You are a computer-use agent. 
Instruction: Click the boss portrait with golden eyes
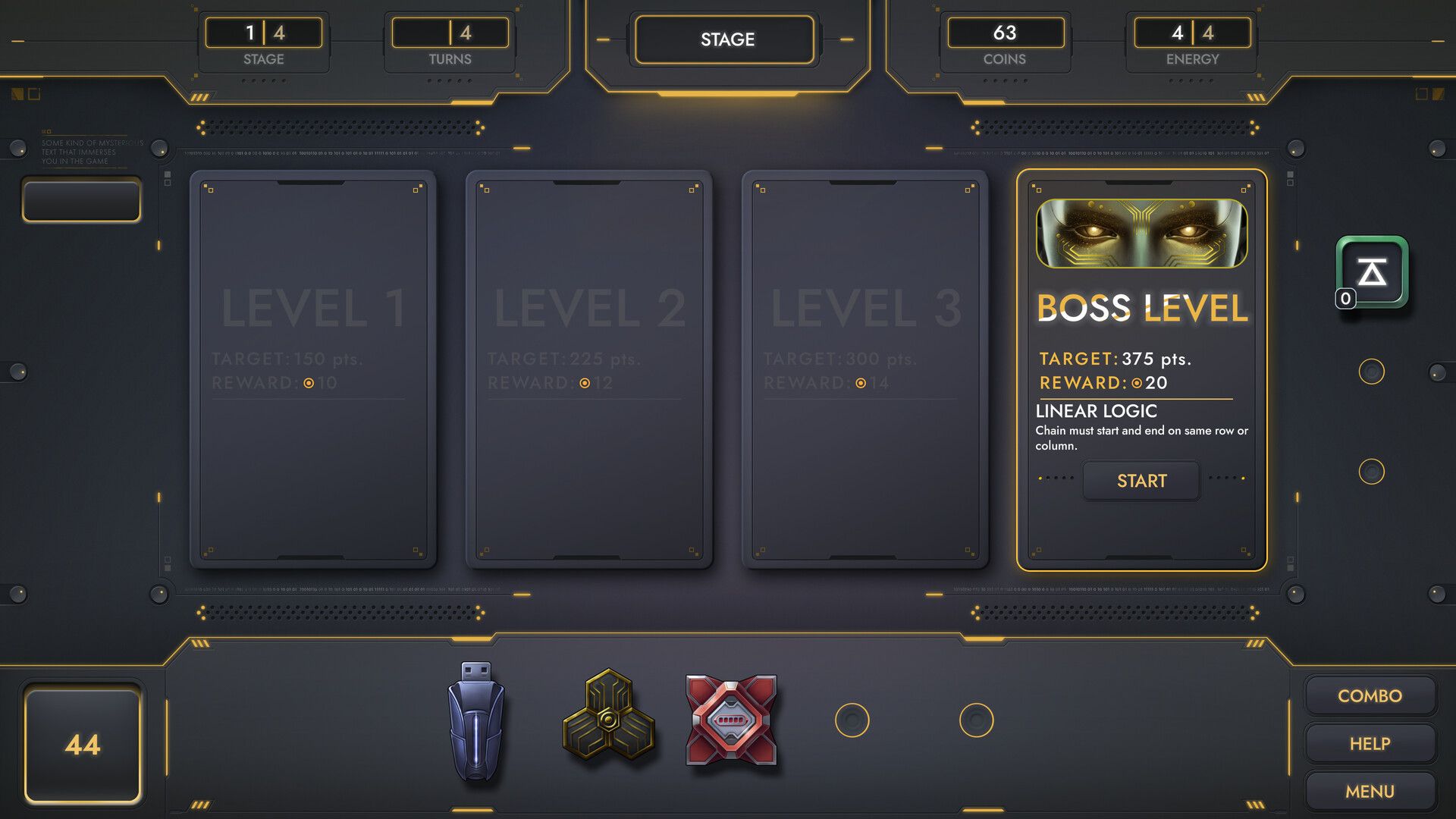coord(1141,233)
